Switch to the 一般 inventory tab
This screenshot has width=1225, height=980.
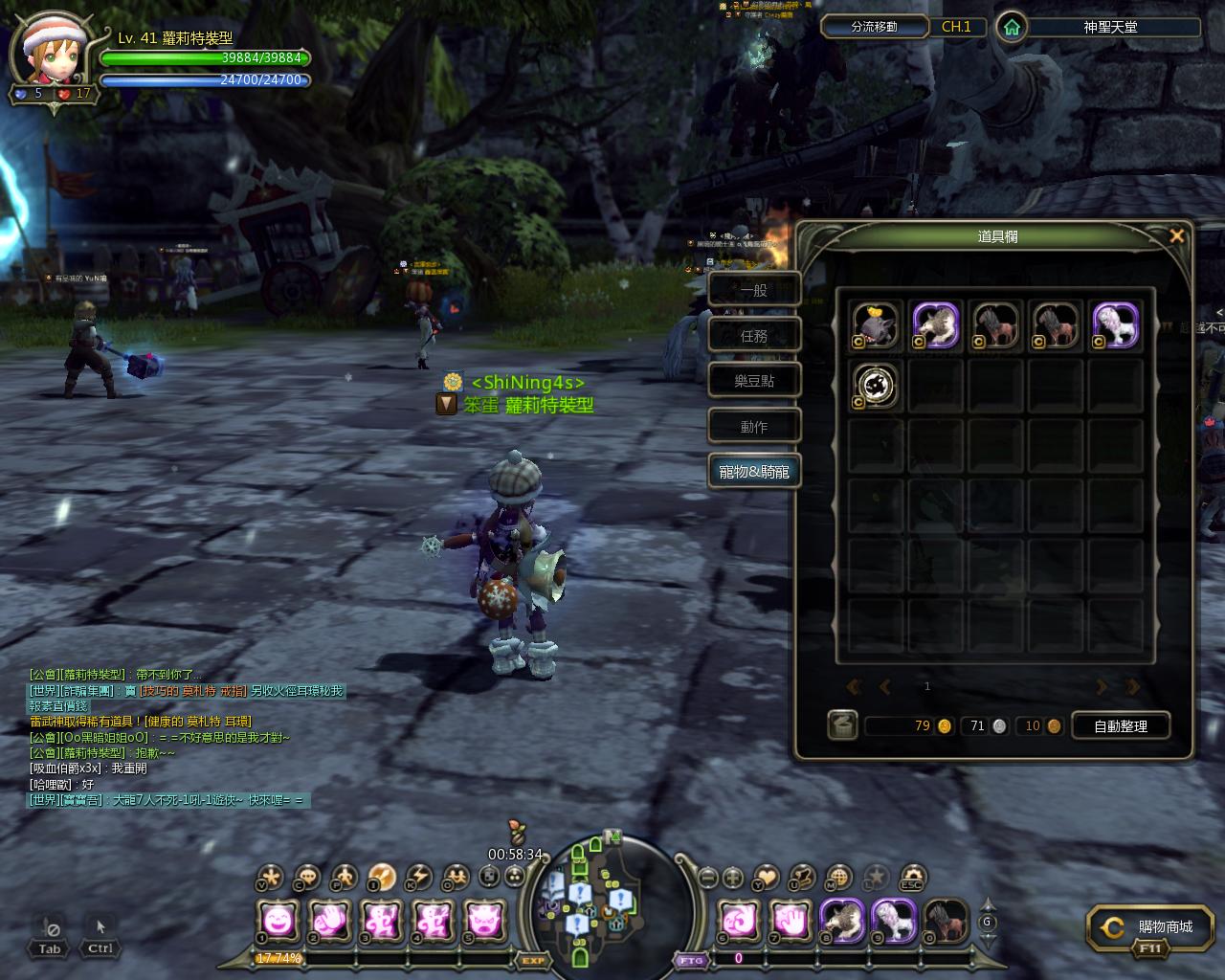[754, 289]
